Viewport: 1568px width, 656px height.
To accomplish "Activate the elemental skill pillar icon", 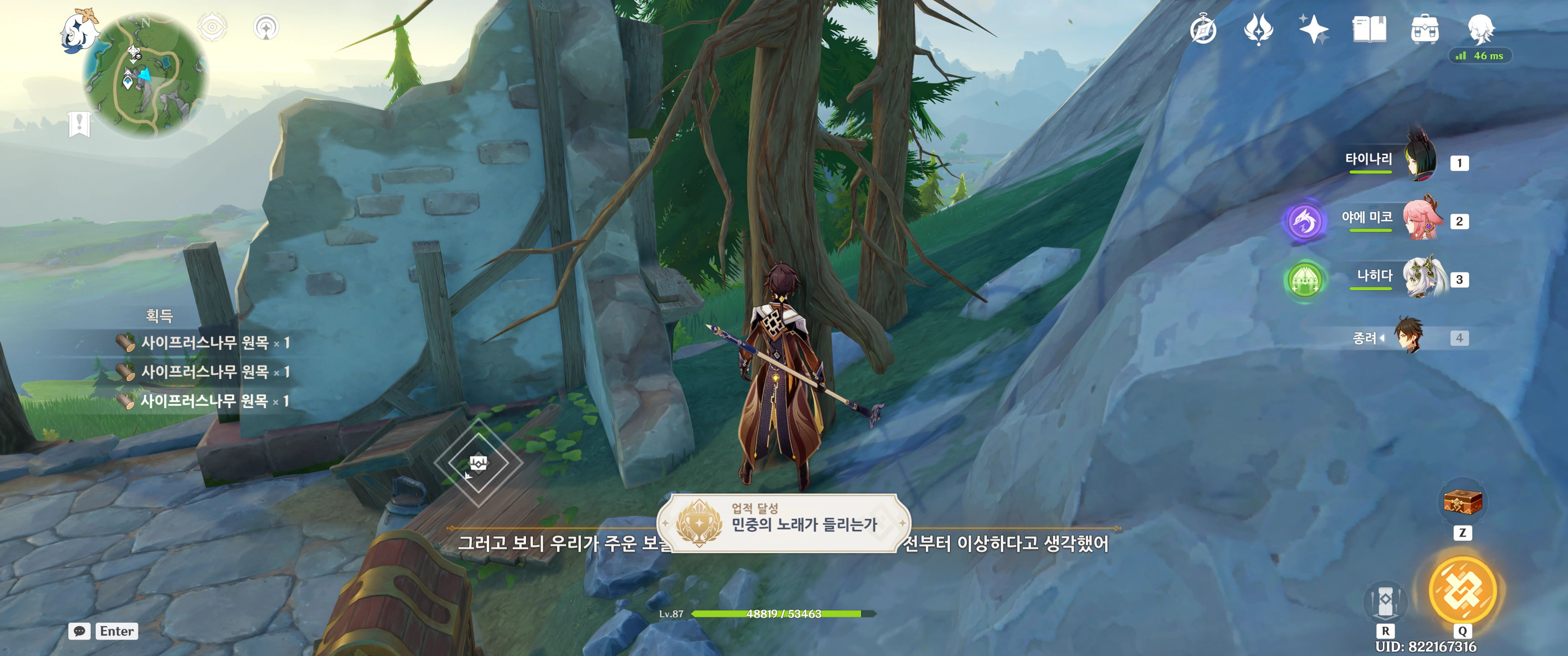I will coord(1385,601).
